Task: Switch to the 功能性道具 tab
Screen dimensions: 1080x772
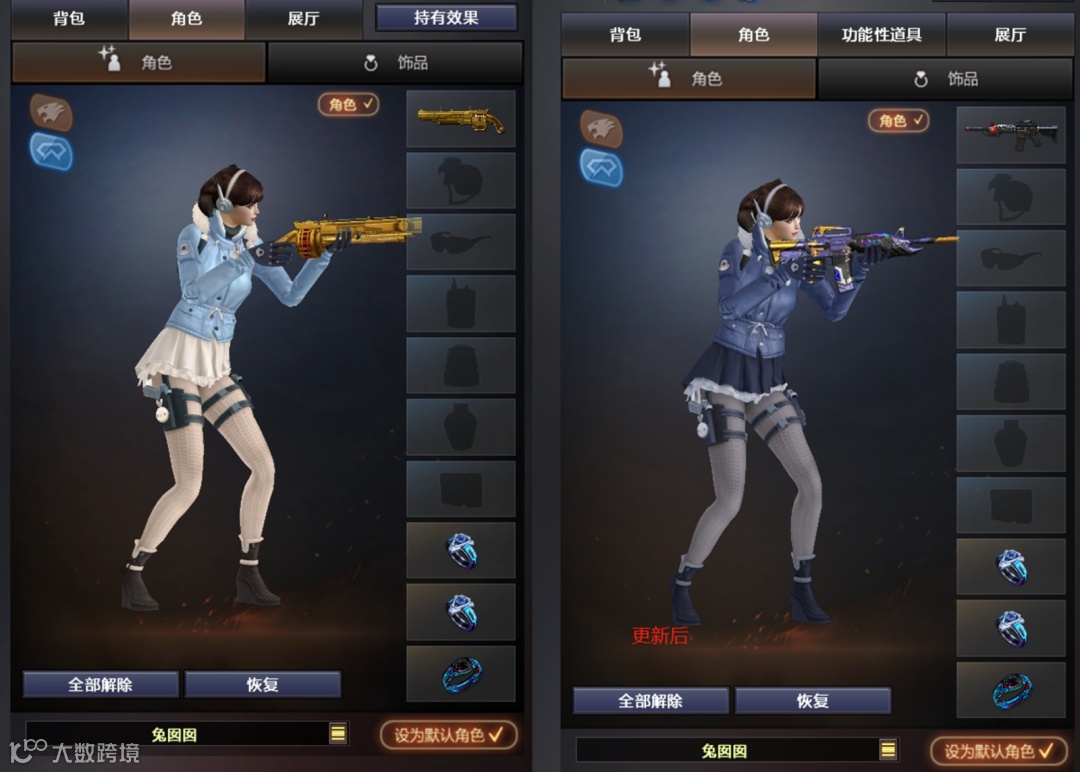Action: pos(881,35)
